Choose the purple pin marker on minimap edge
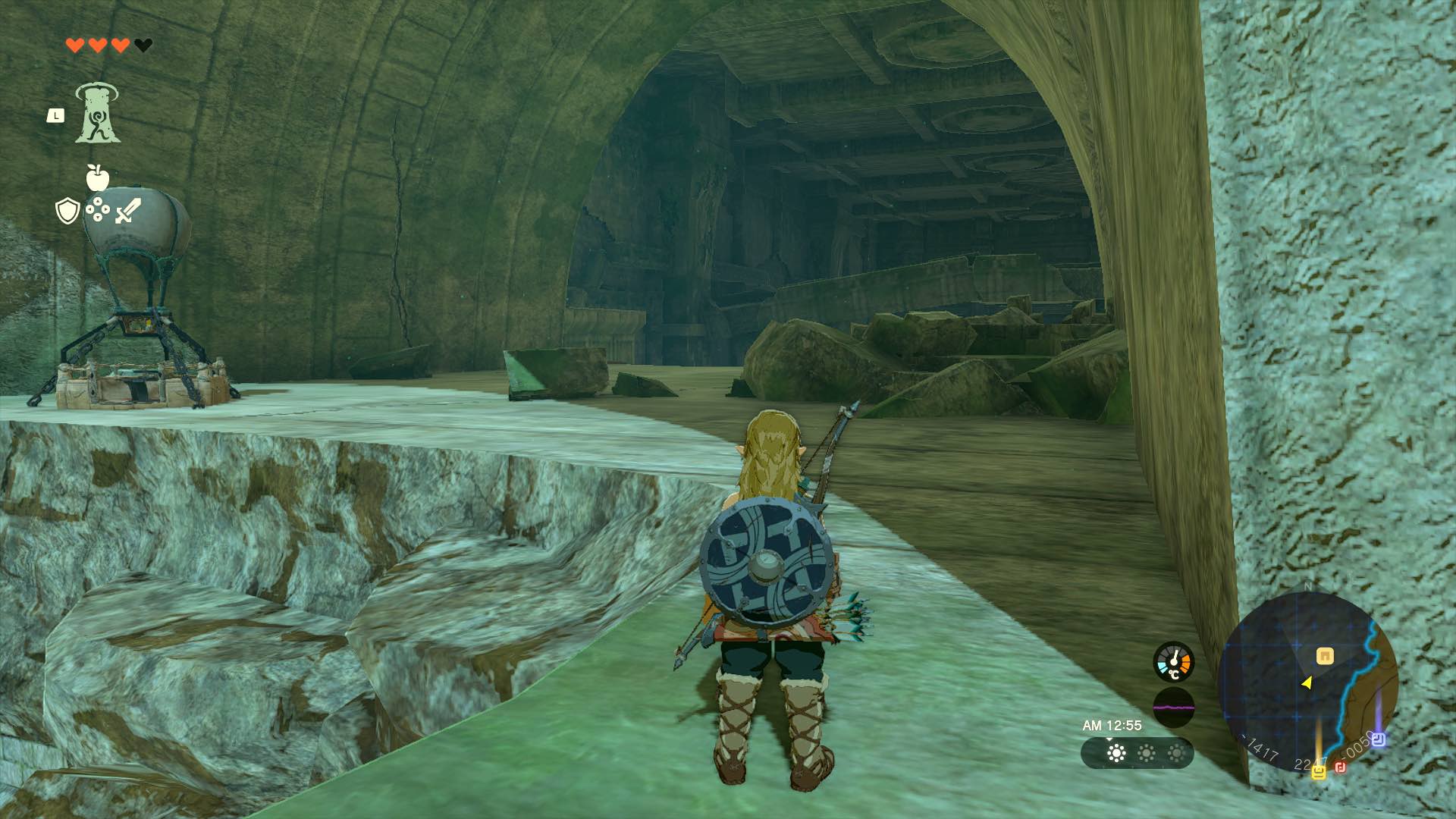Screen dimensions: 1456x819 click(x=1379, y=739)
